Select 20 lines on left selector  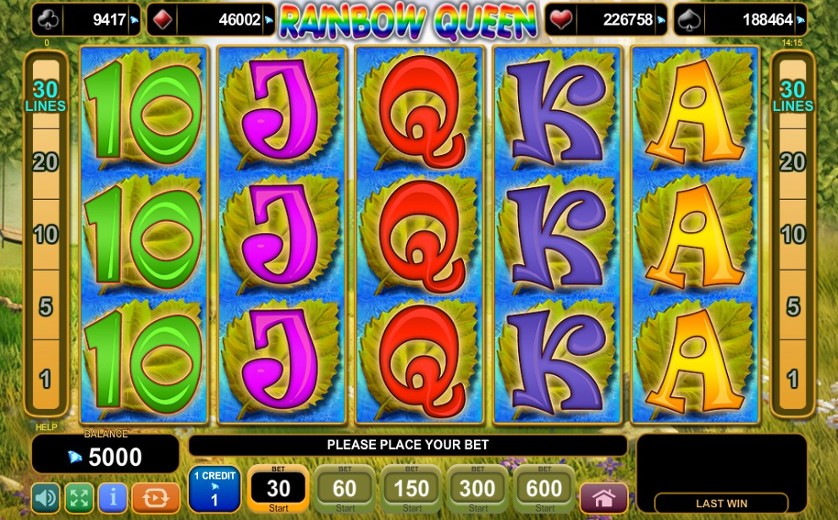pyautogui.click(x=45, y=162)
